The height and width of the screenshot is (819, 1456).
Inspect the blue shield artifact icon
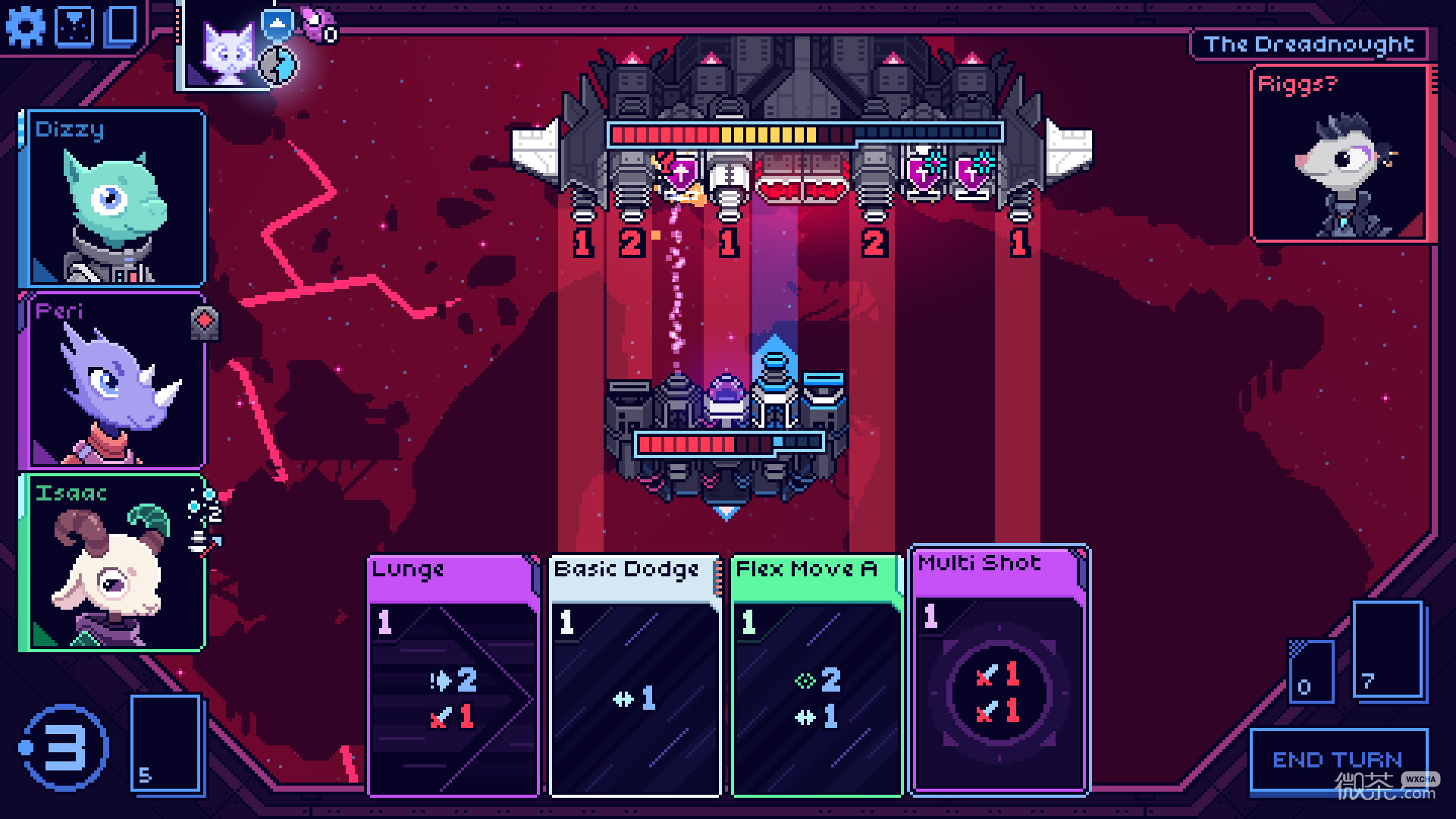coord(278,24)
